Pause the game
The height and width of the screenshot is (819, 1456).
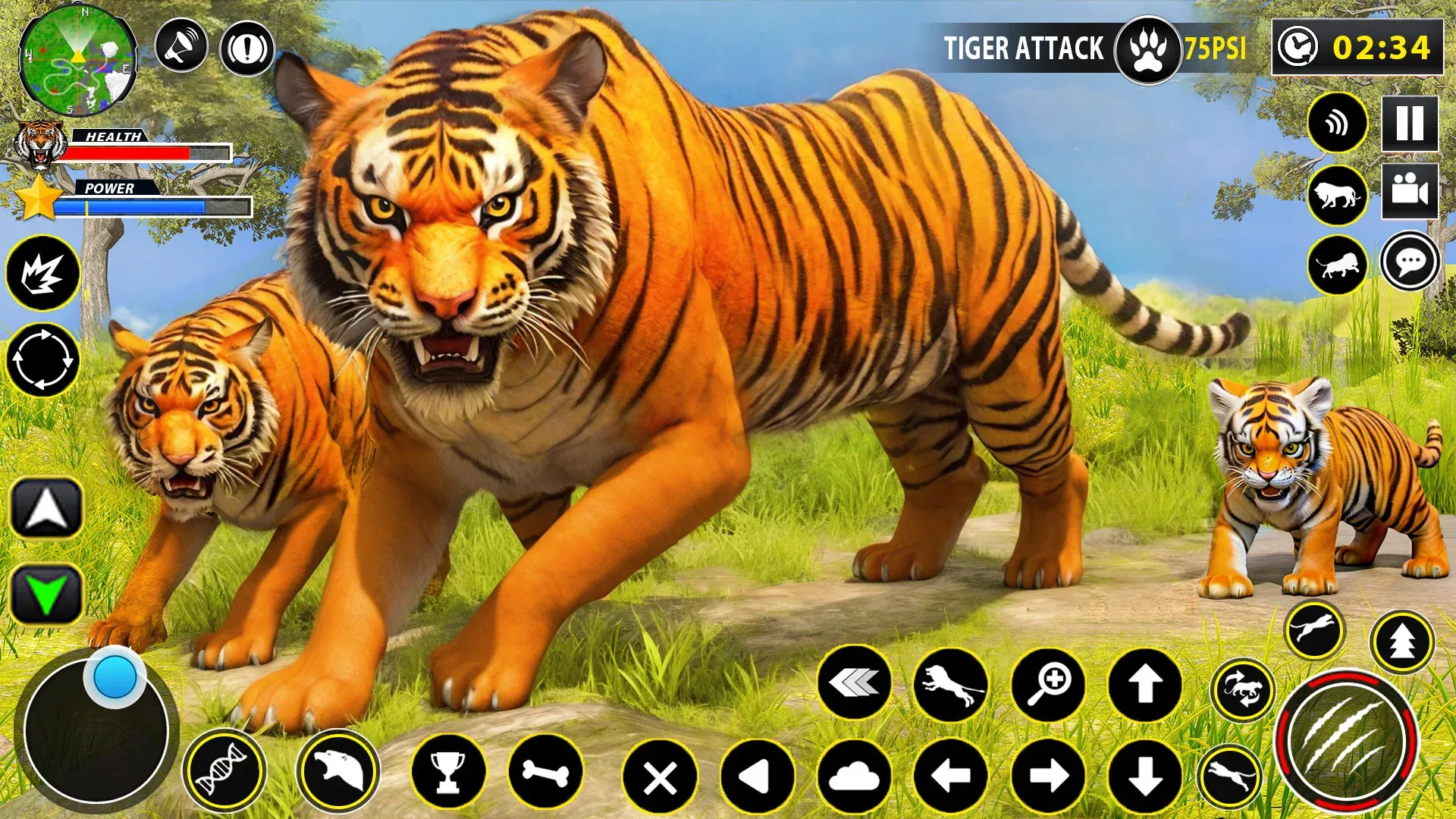pos(1410,124)
